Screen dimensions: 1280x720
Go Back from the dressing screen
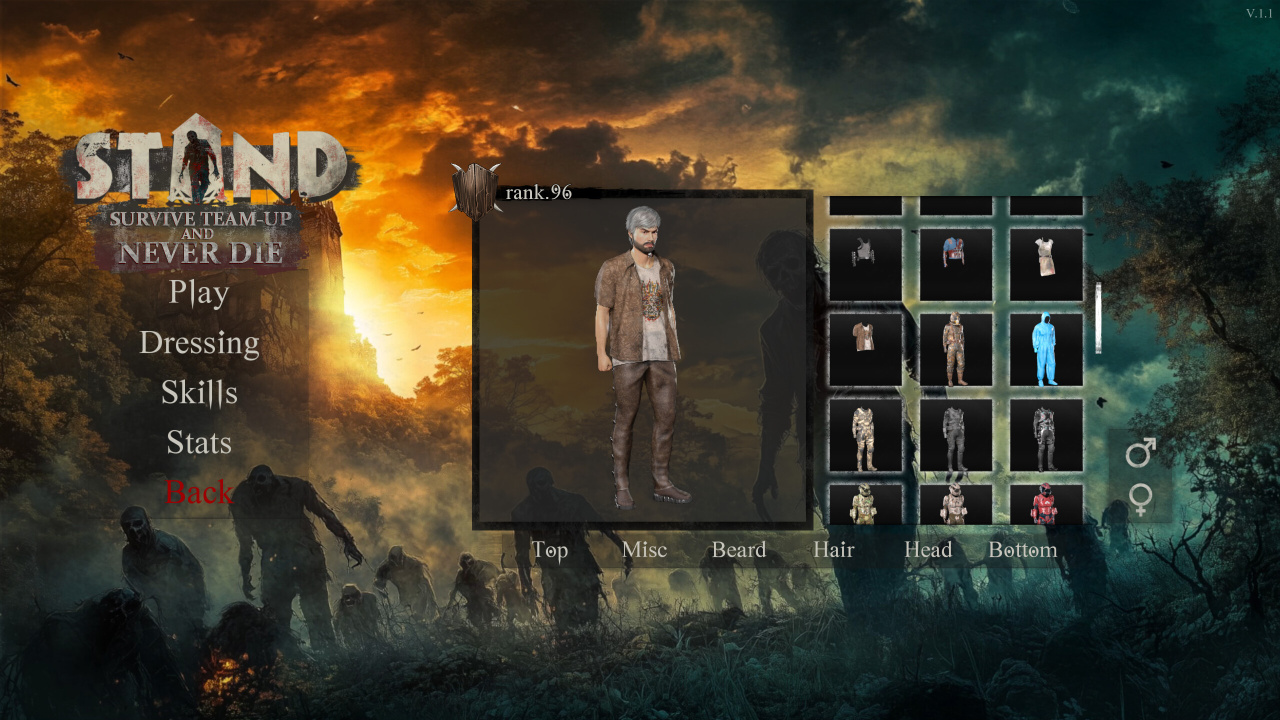[x=199, y=492]
